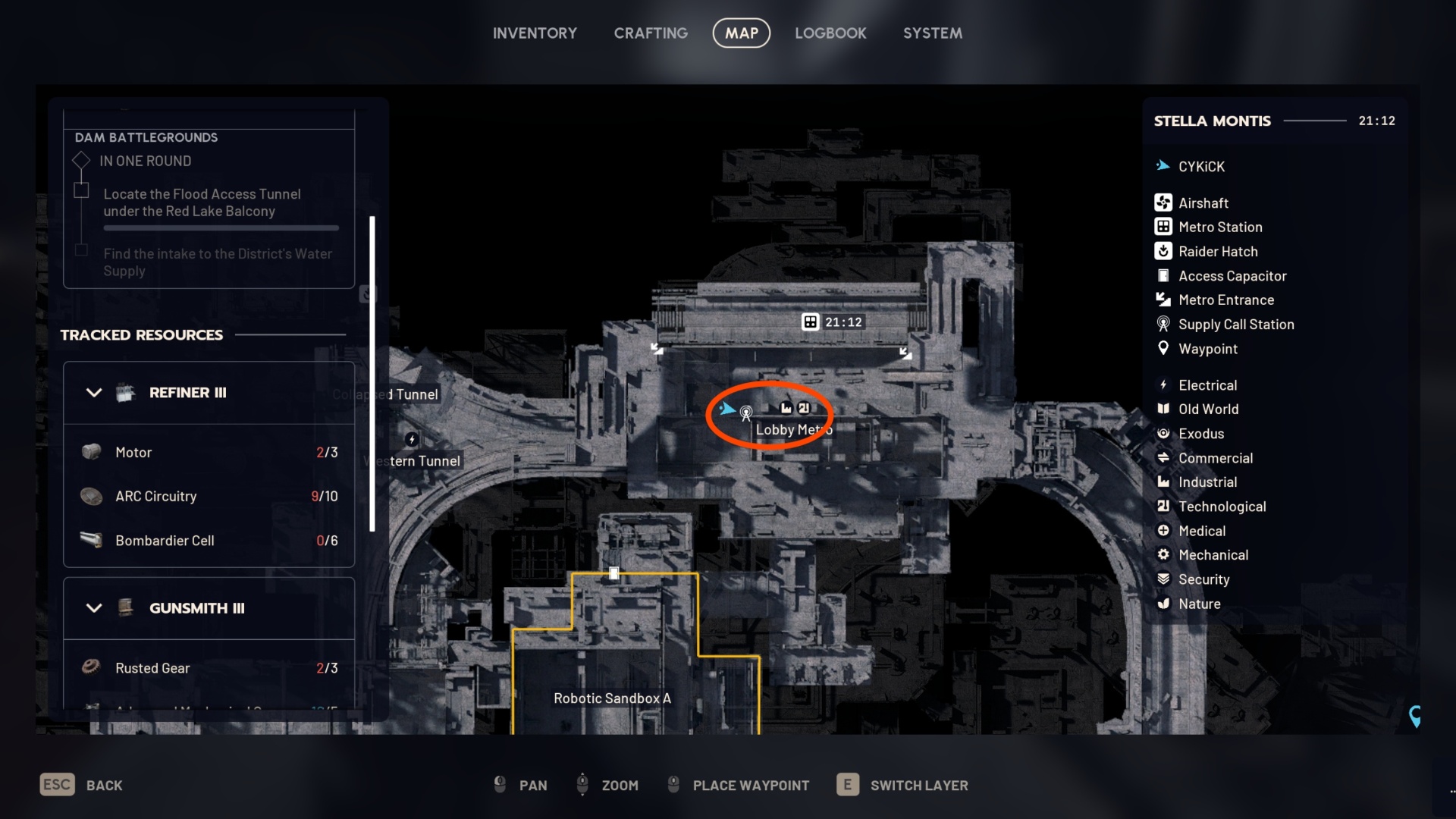
Task: Collapse the REFINER III resource group
Action: (x=94, y=393)
